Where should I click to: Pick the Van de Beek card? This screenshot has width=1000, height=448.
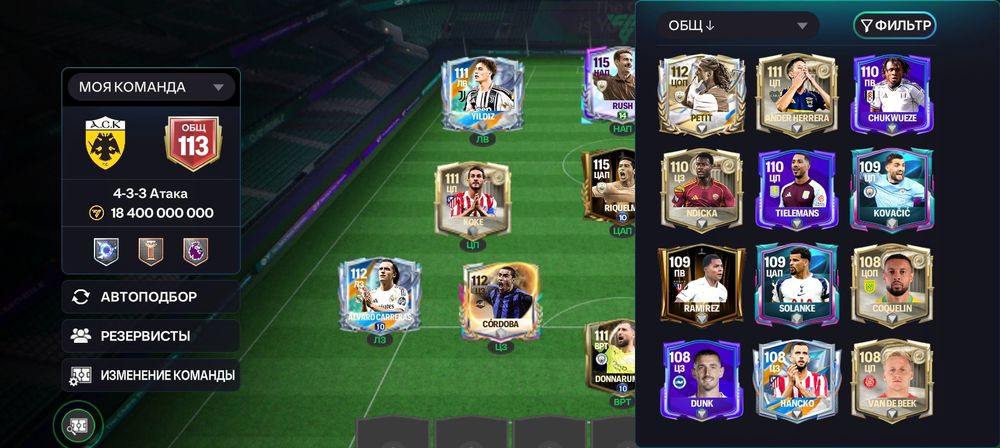pos(892,382)
